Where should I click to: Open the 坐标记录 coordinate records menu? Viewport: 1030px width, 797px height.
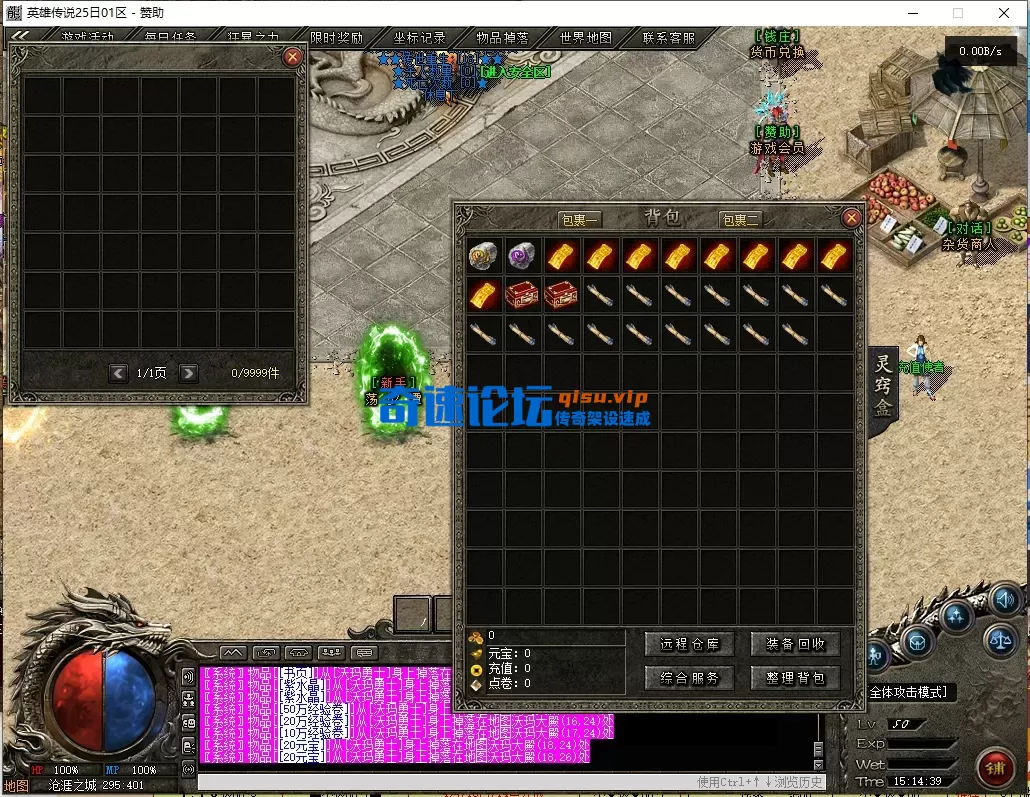click(x=419, y=38)
